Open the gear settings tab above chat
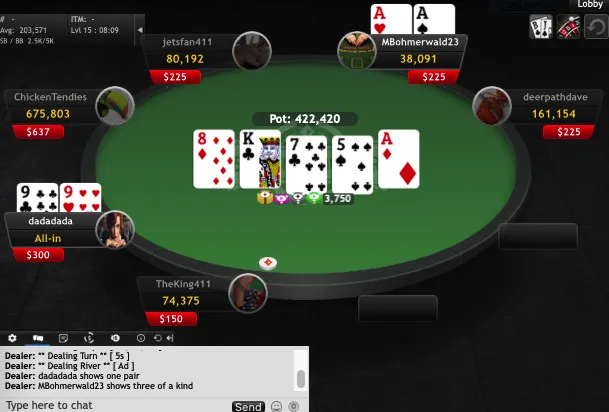609x412 pixels. pos(12,339)
